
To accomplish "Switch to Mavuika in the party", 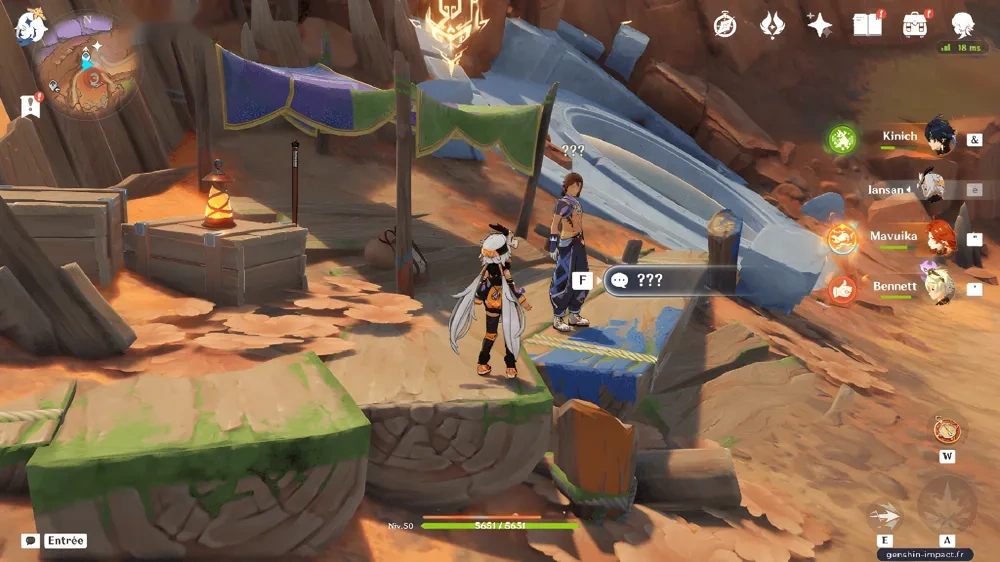I will pyautogui.click(x=938, y=238).
